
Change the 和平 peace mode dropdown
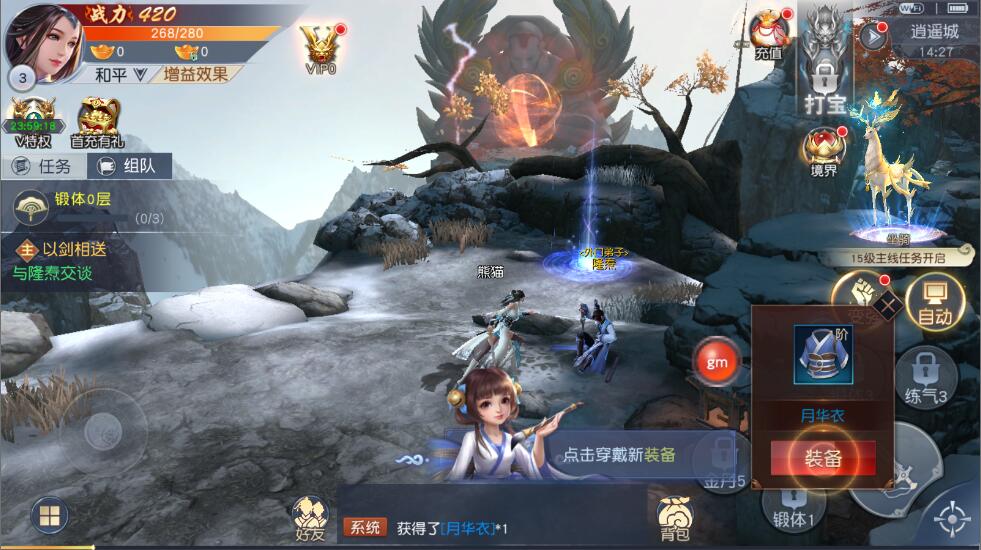[120, 74]
